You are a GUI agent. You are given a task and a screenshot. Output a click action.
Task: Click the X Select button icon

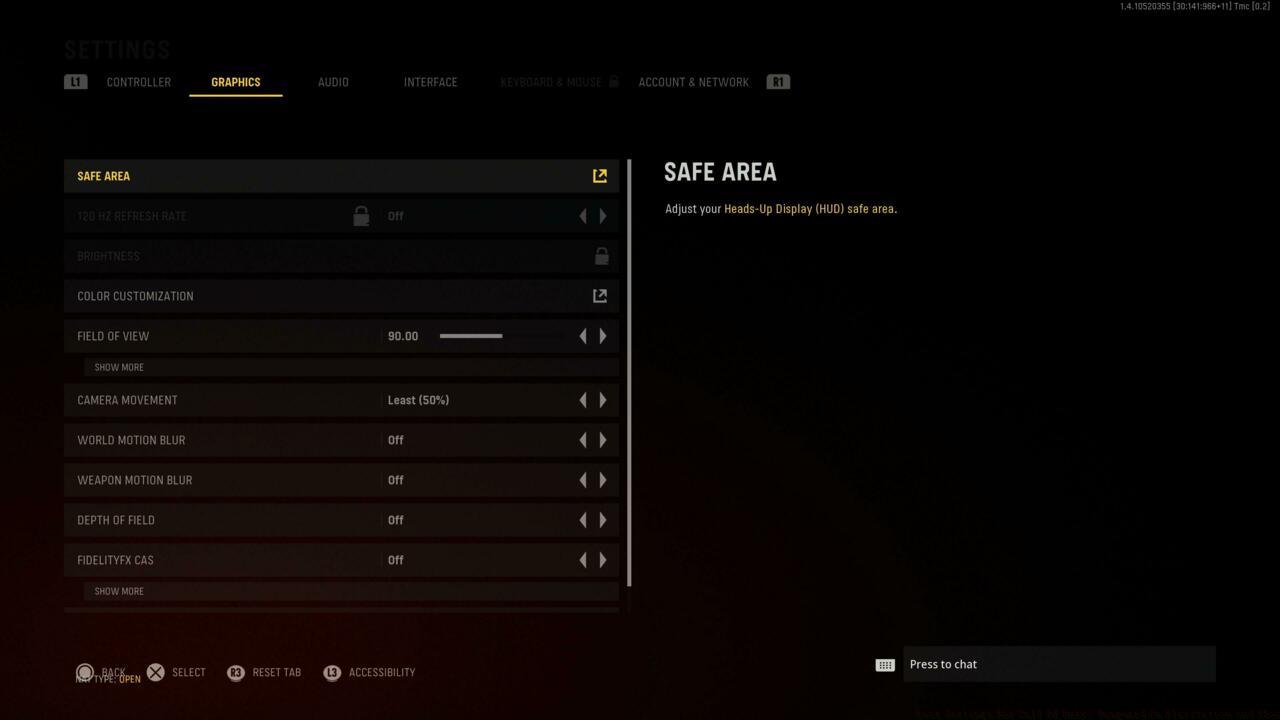click(x=156, y=672)
